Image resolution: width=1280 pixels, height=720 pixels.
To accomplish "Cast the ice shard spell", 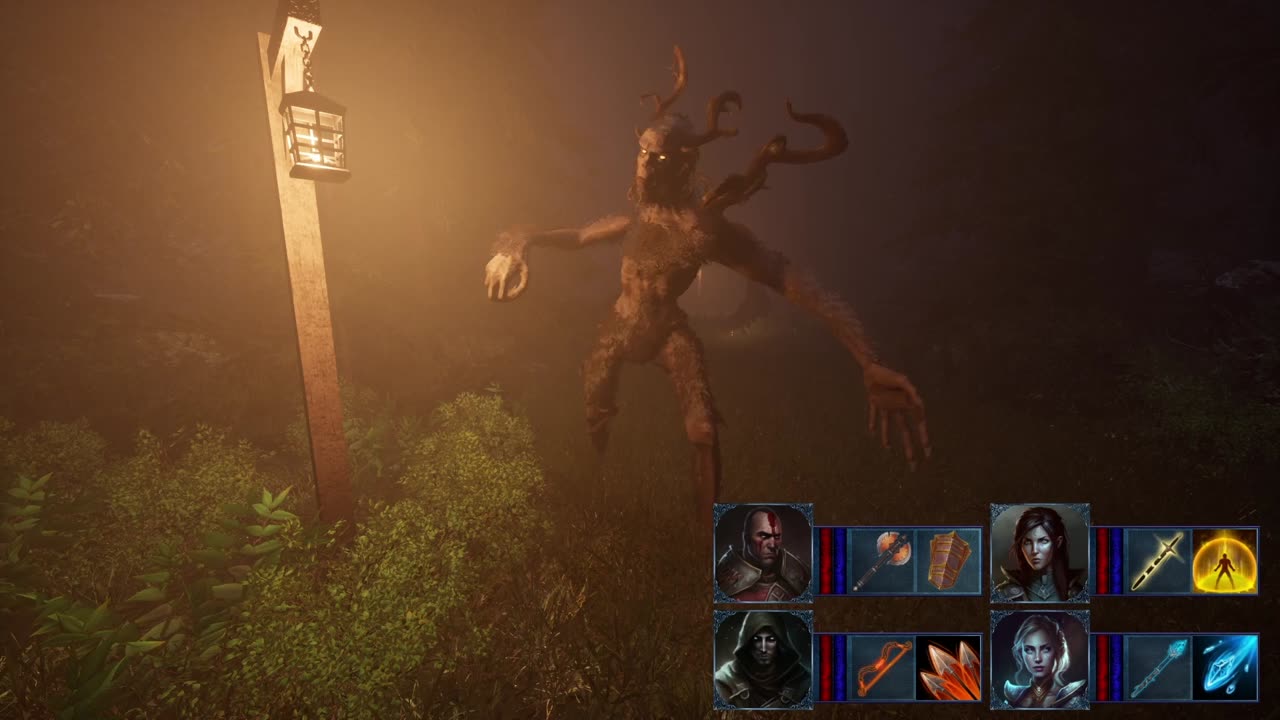I will click(x=1225, y=667).
